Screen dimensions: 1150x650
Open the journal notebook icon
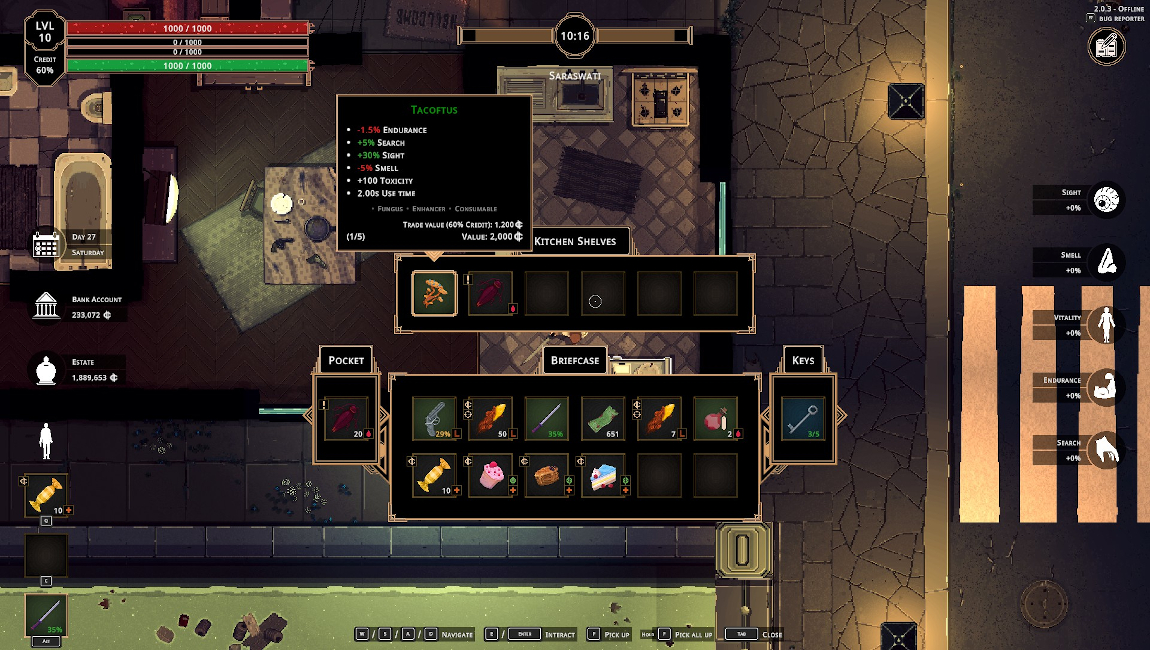(x=1107, y=46)
